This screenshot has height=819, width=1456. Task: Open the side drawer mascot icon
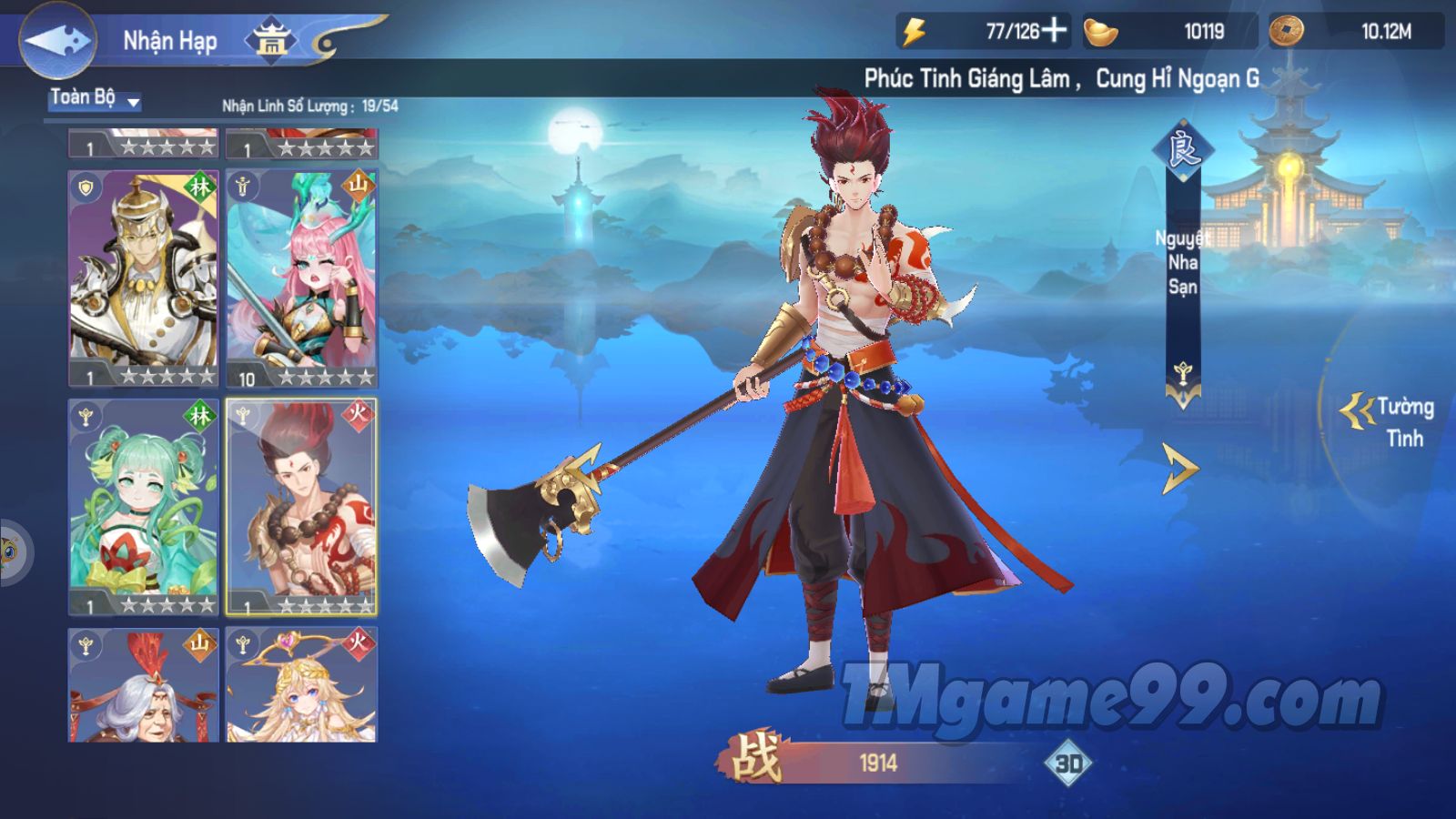pyautogui.click(x=11, y=551)
